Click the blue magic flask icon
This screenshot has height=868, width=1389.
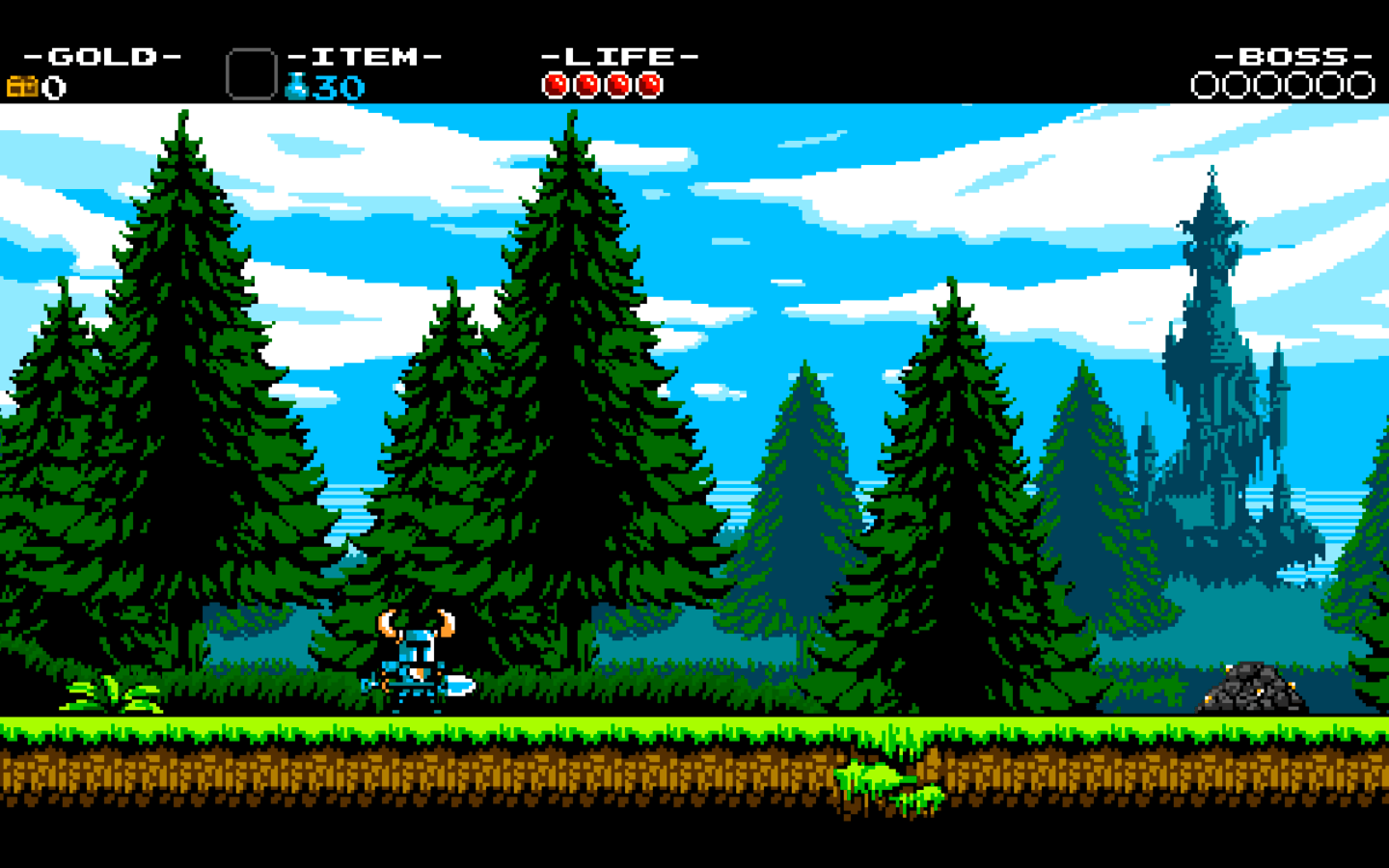297,87
